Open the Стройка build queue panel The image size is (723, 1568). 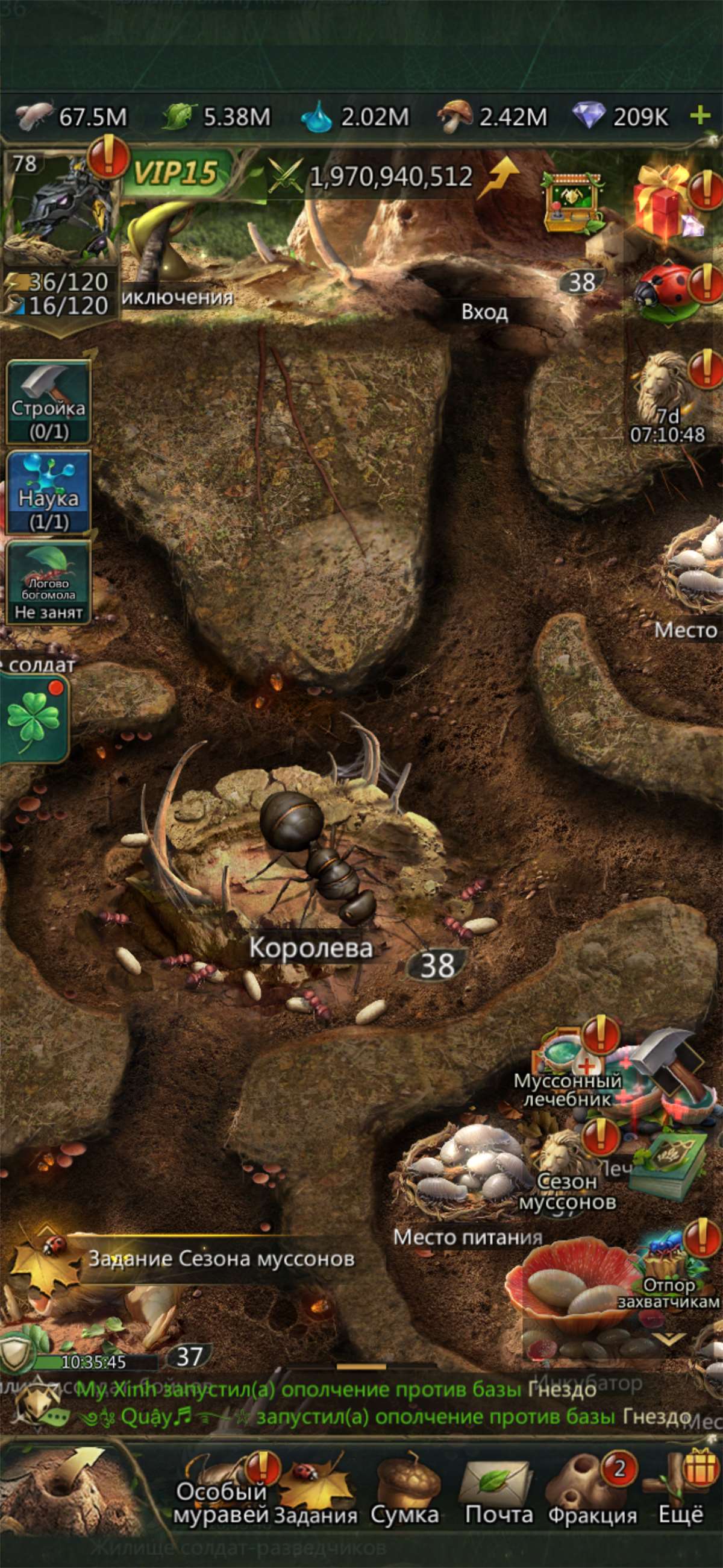[48, 401]
